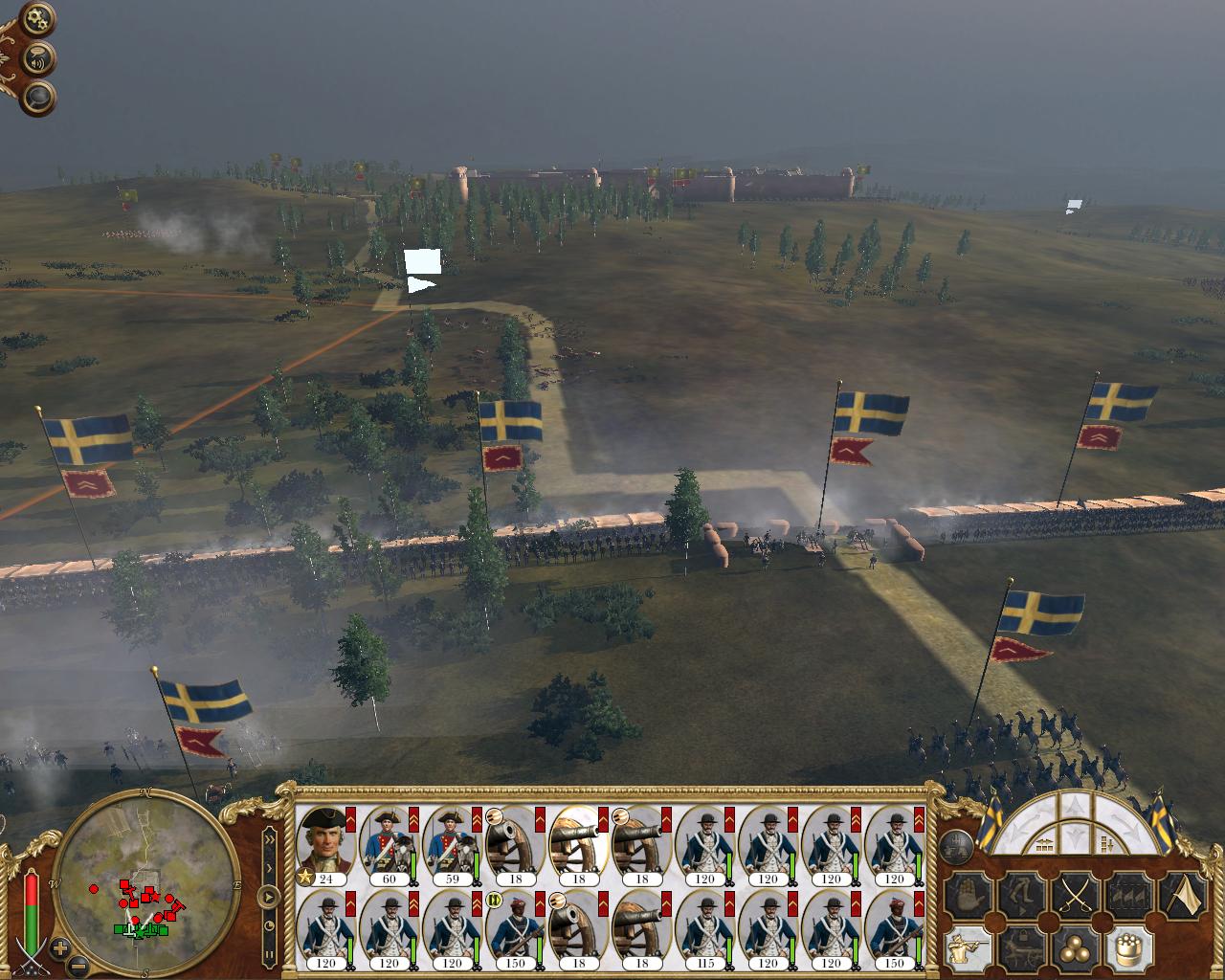Activate melee attack crossed sabres button
The height and width of the screenshot is (980, 1225).
(1075, 897)
